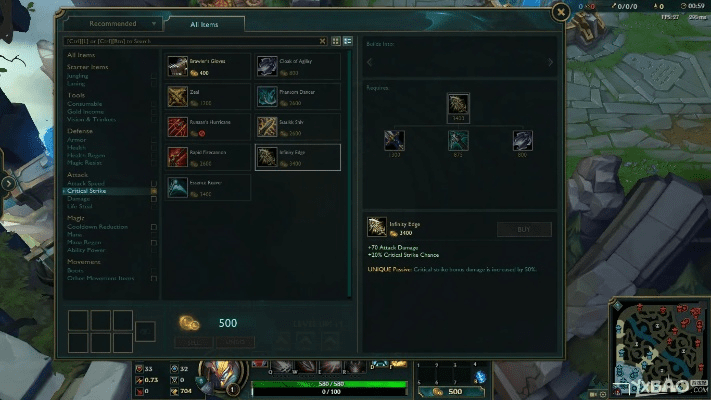Pick Runaan's Hurricane in the shop

click(209, 127)
